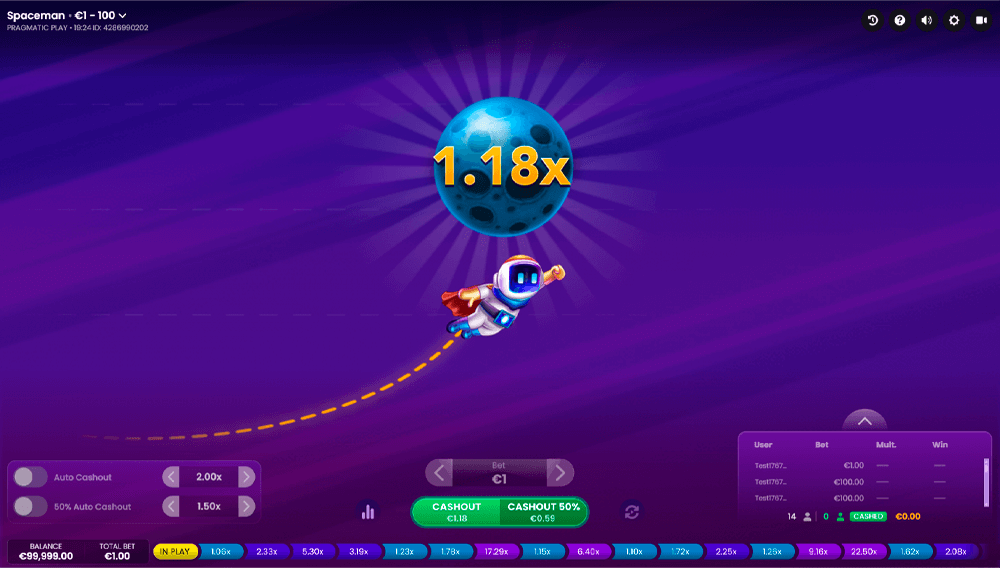Increase the 1.50x half cashout multiplier

point(246,506)
